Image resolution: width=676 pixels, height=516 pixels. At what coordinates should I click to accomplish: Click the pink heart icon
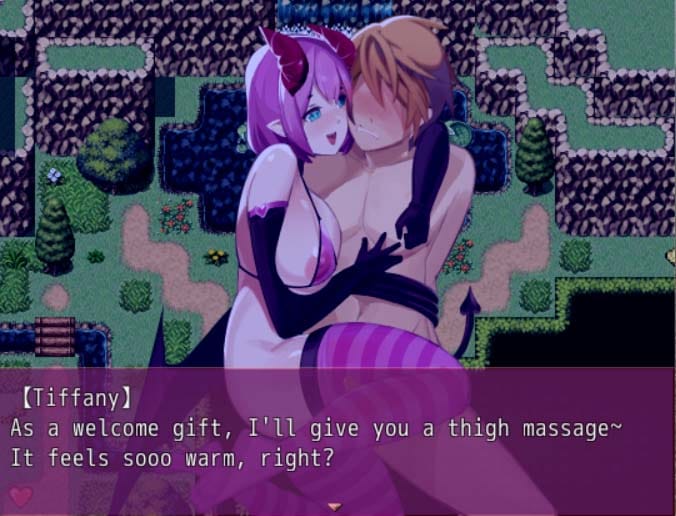click(21, 495)
